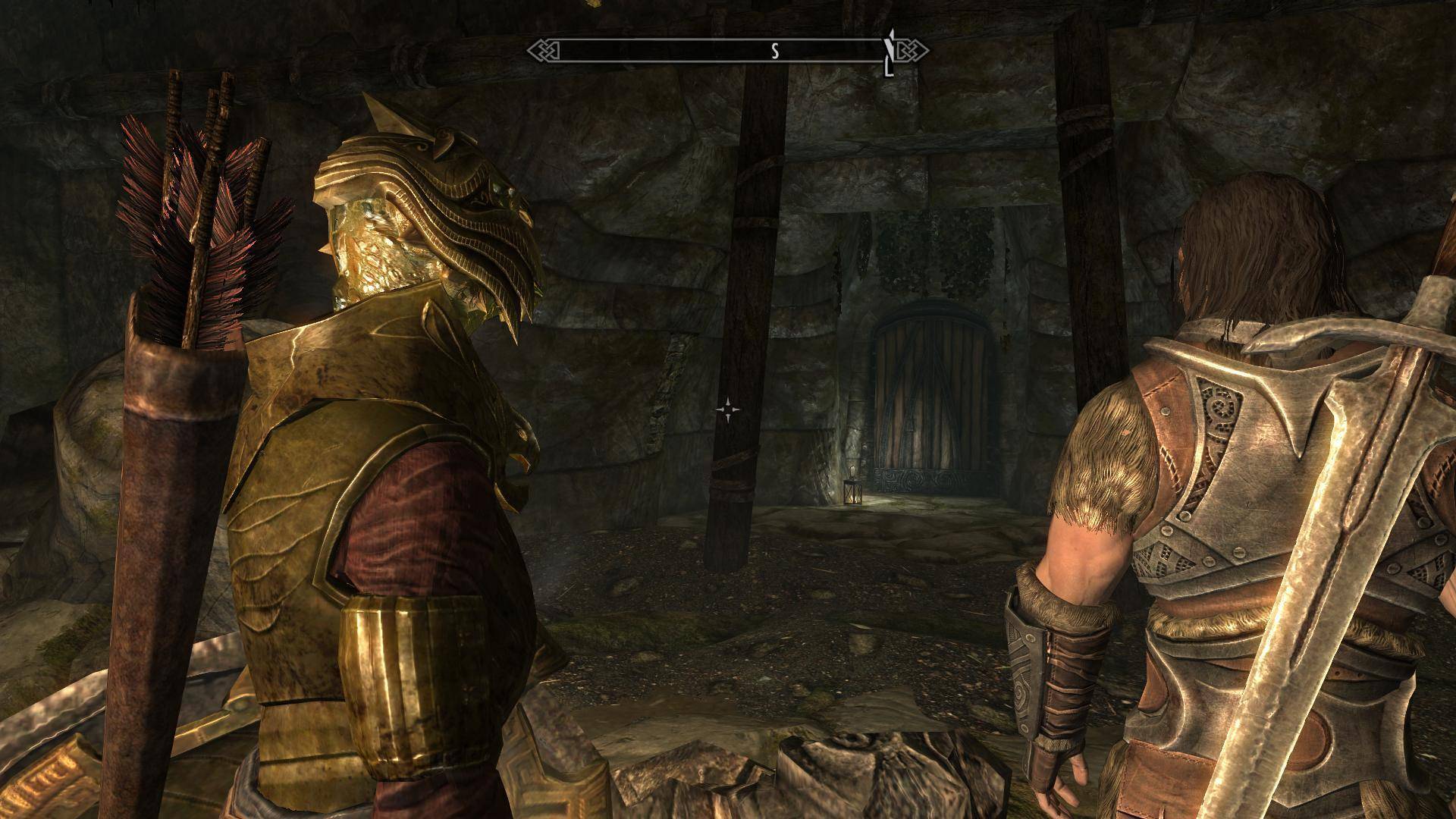Select the door marker on the compass
The height and width of the screenshot is (819, 1456).
(889, 54)
